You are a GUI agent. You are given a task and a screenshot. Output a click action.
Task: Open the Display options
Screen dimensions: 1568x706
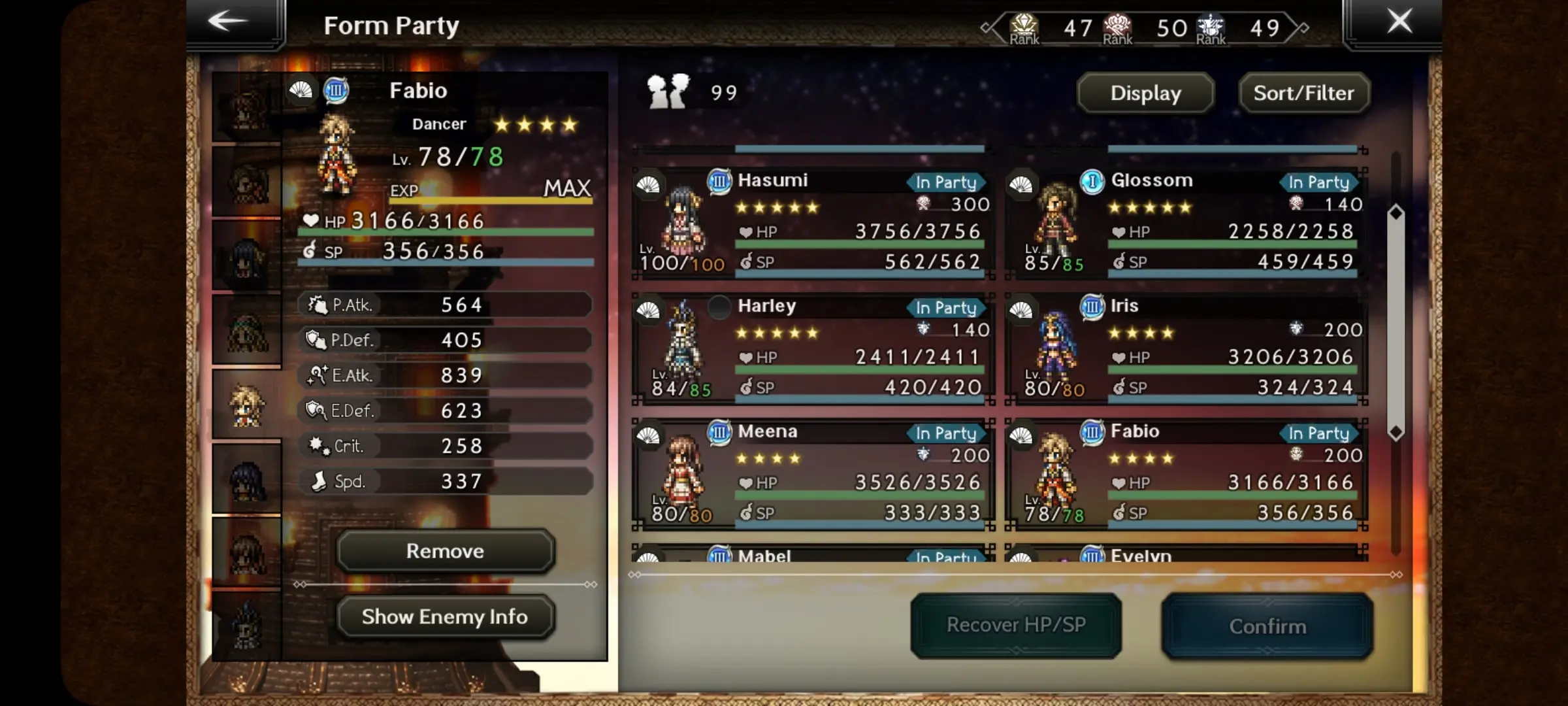click(x=1145, y=93)
